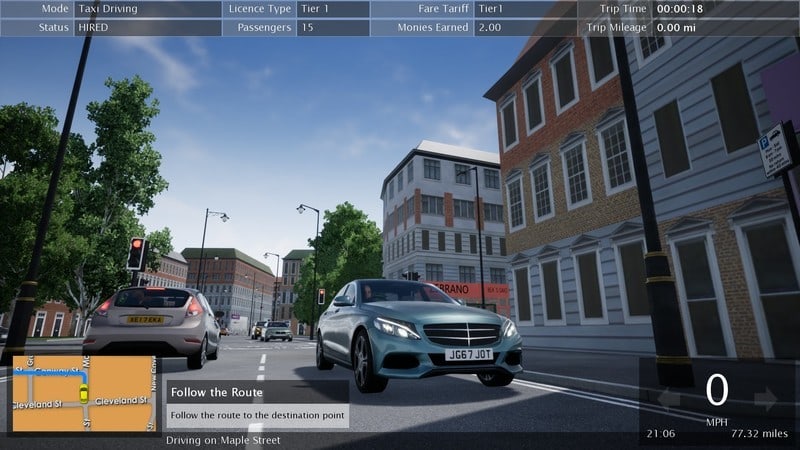The width and height of the screenshot is (800, 450).
Task: Select the Follow the Route objective panel
Action: tap(258, 404)
